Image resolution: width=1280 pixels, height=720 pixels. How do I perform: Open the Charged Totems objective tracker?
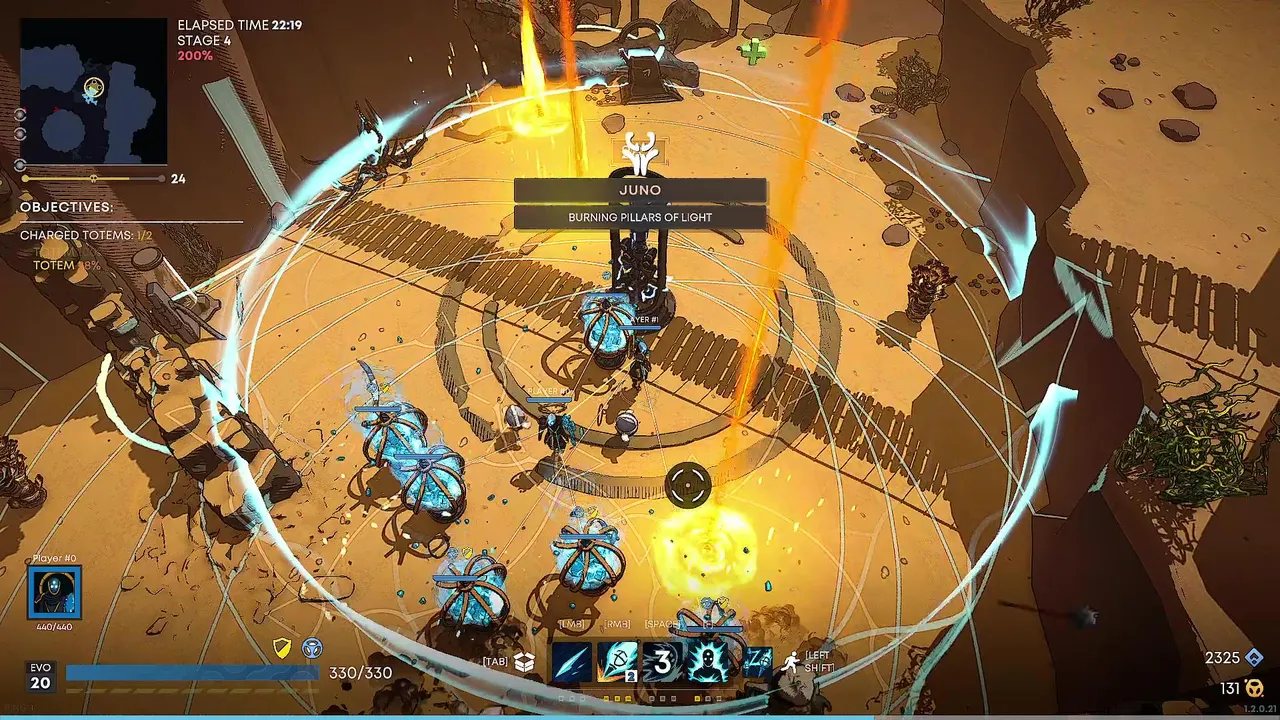(x=86, y=235)
